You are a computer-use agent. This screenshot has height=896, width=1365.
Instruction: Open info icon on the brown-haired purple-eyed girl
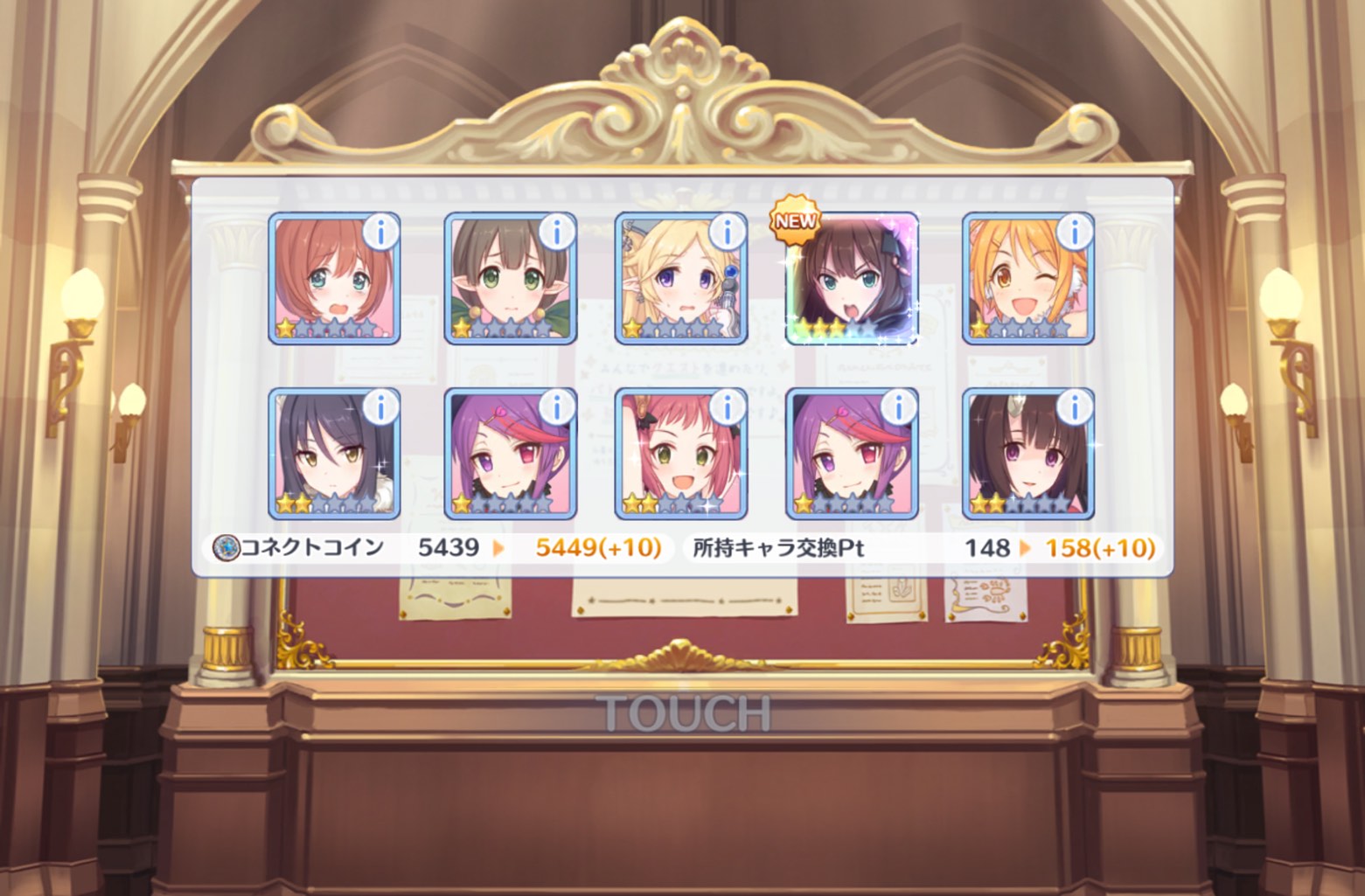[x=1074, y=406]
